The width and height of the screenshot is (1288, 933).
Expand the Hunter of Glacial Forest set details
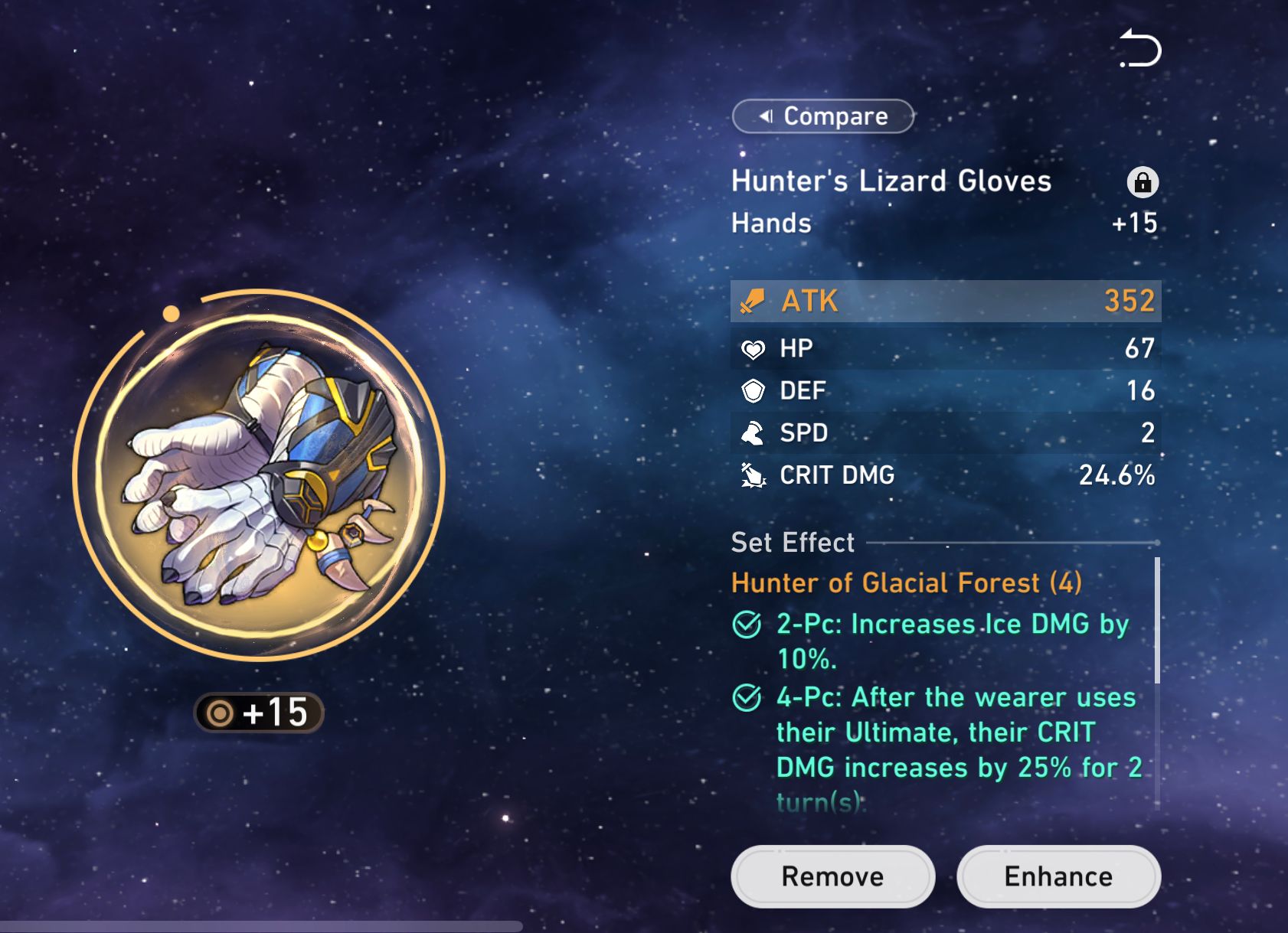coord(906,583)
